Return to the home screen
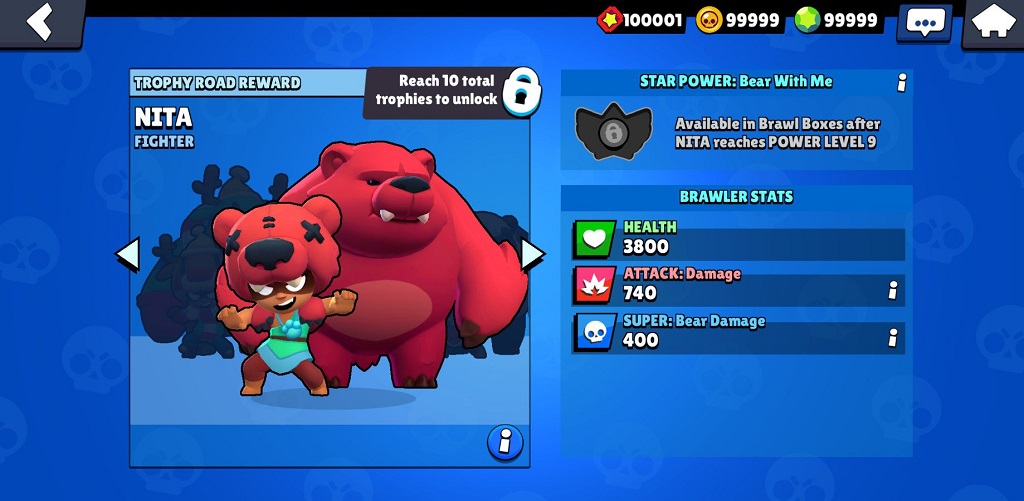This screenshot has width=1024, height=501. 993,22
